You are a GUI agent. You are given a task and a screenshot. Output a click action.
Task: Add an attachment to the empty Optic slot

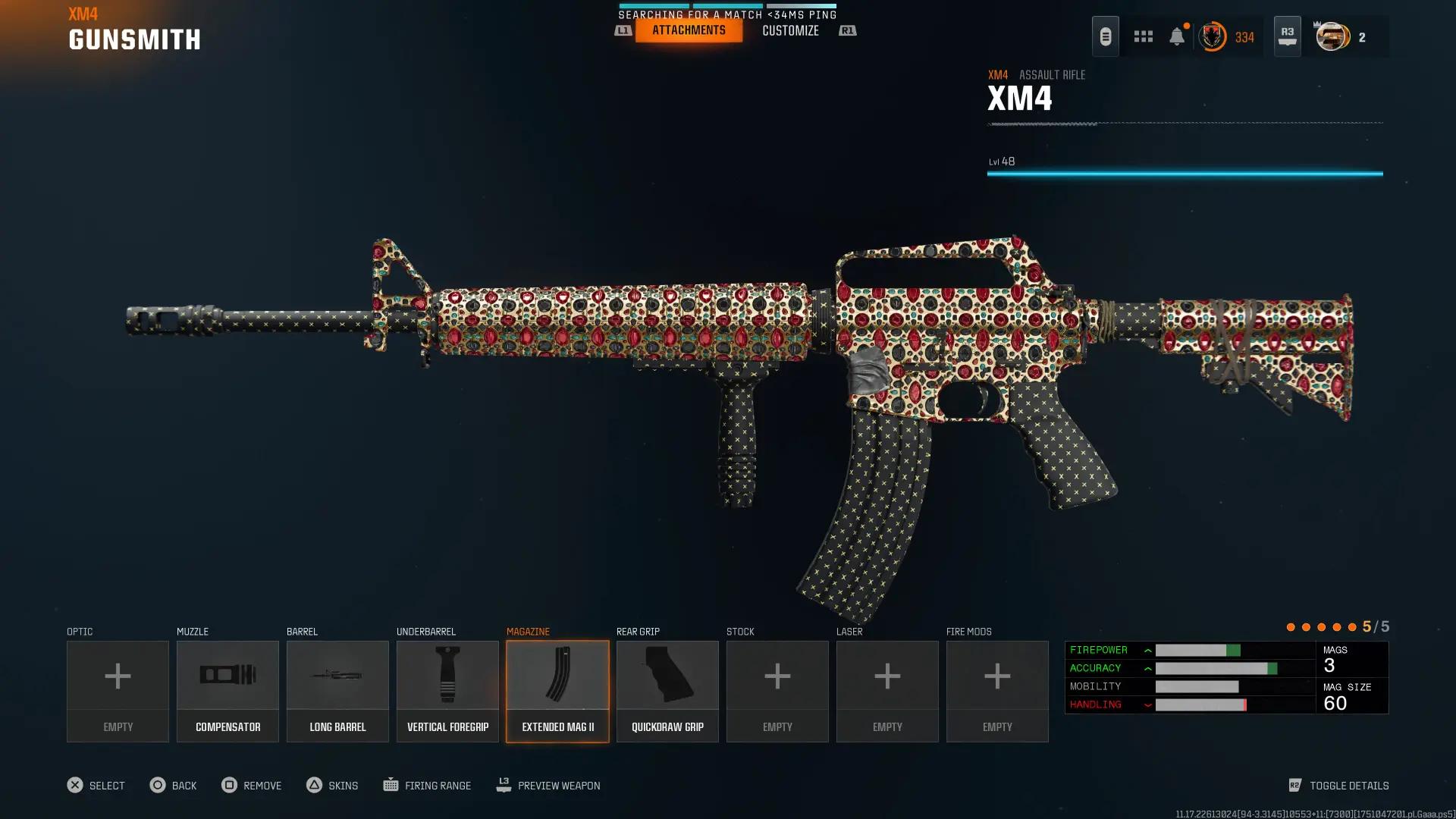118,691
